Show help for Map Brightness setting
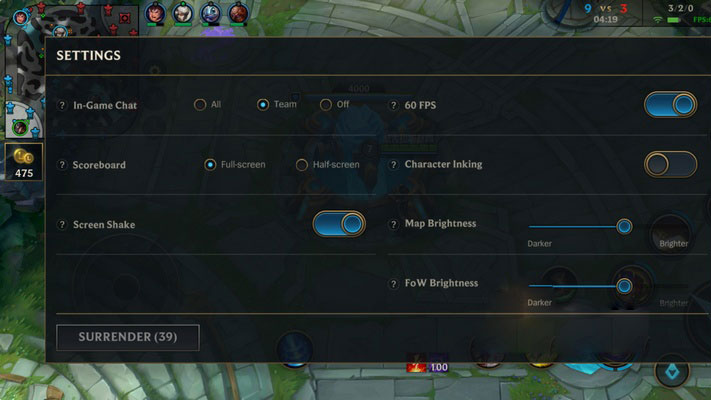This screenshot has height=400, width=711. point(394,224)
